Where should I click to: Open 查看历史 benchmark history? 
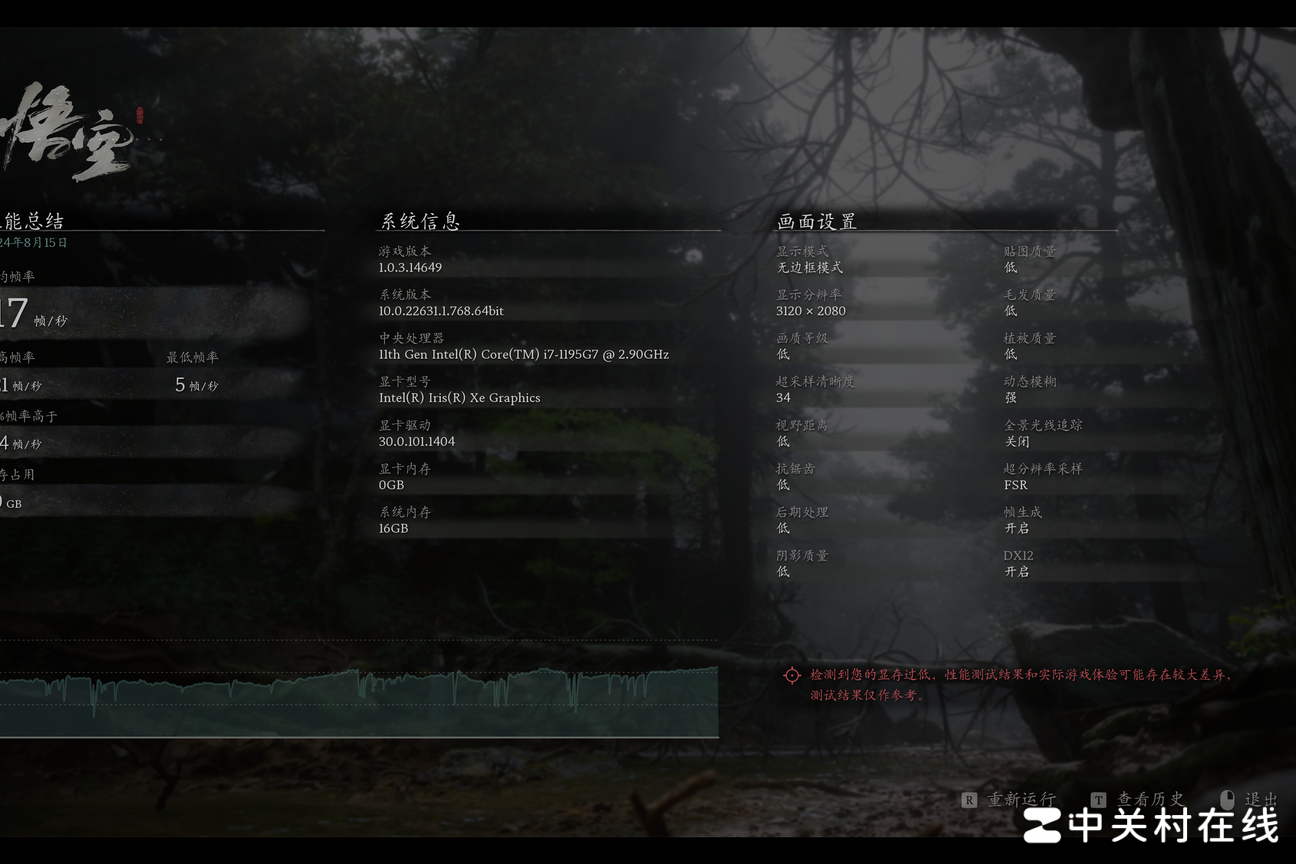1149,799
